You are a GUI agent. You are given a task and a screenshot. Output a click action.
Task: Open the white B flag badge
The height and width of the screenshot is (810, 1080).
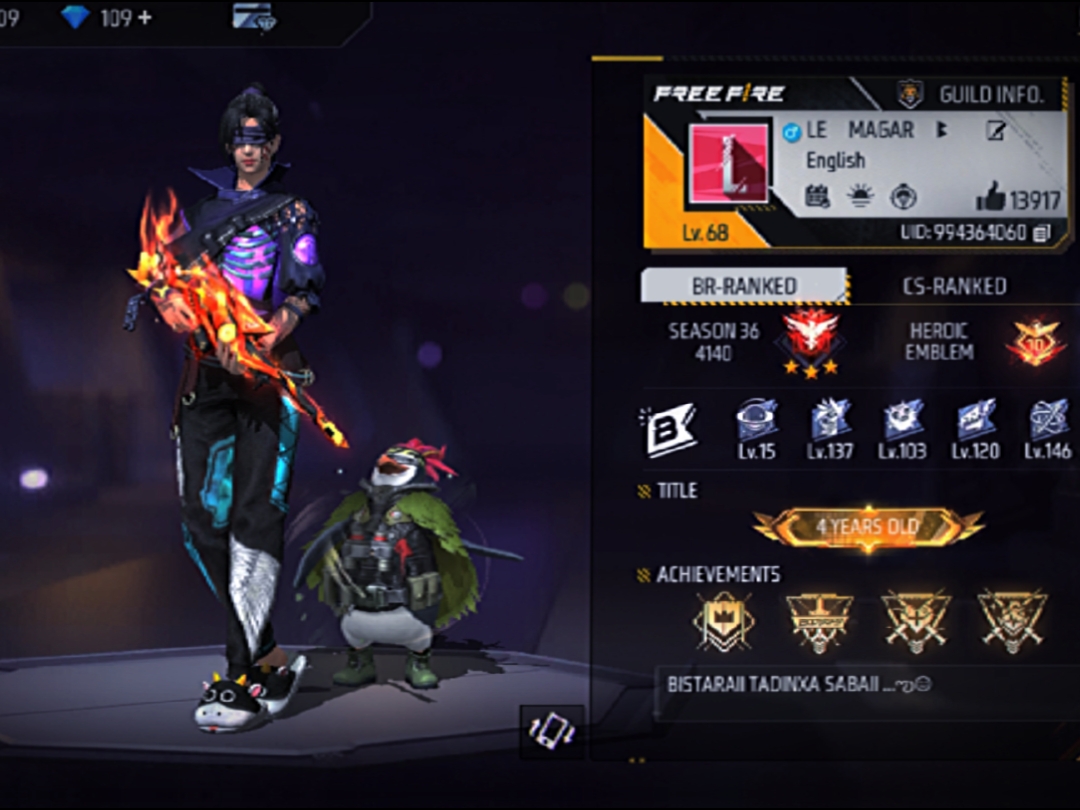point(669,430)
